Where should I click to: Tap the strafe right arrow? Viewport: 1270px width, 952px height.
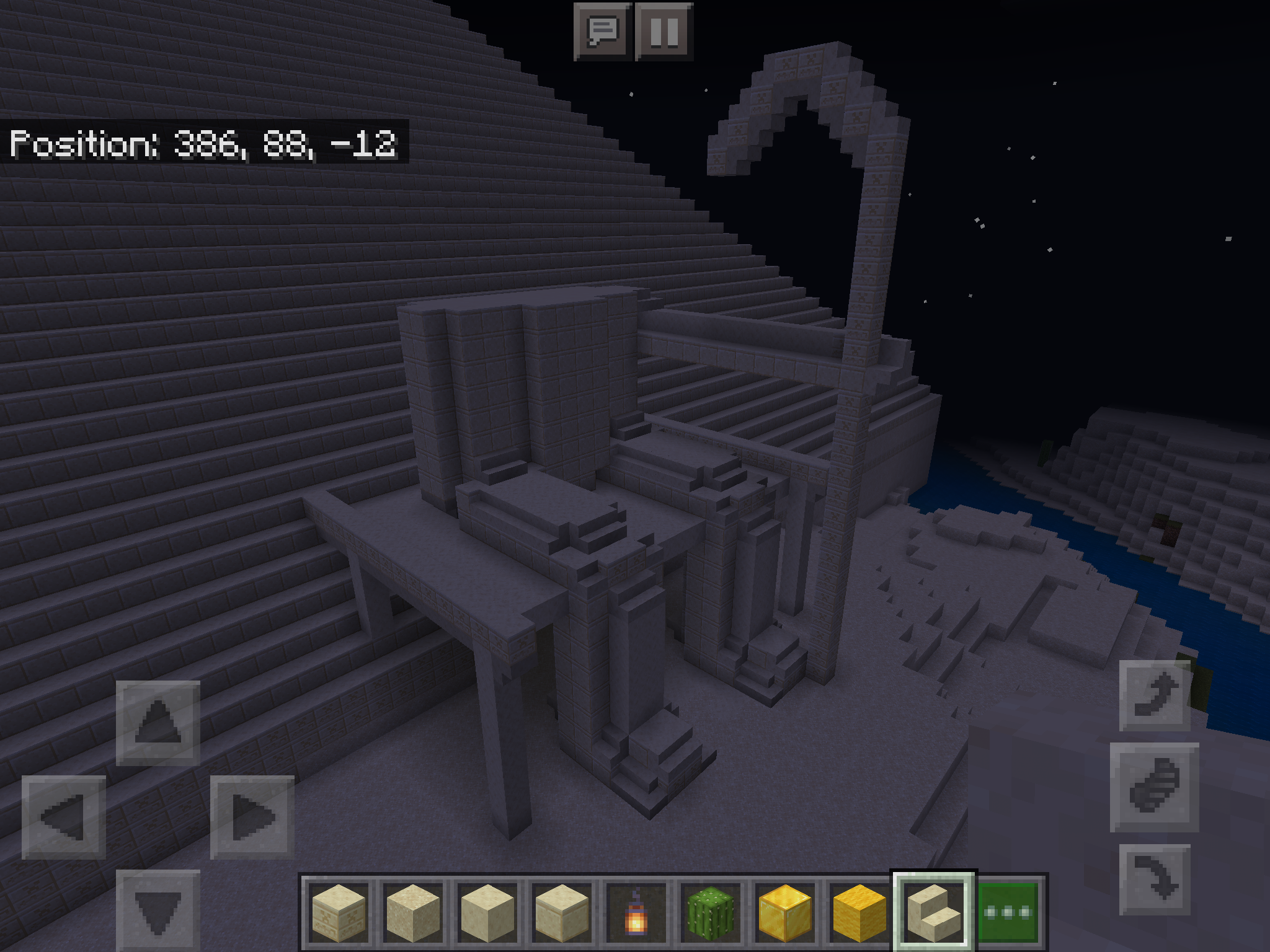[252, 817]
